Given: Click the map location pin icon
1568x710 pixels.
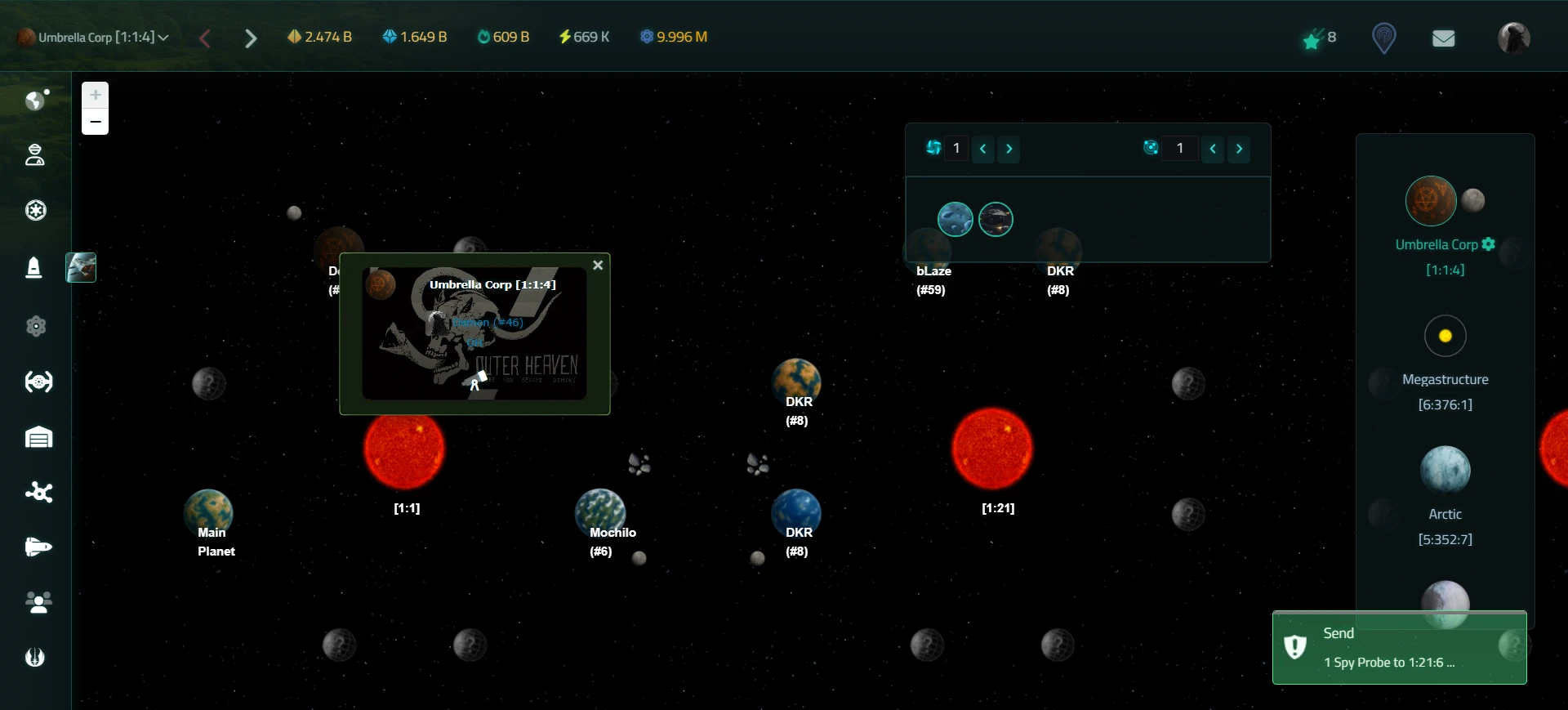Looking at the screenshot, I should click(1383, 38).
